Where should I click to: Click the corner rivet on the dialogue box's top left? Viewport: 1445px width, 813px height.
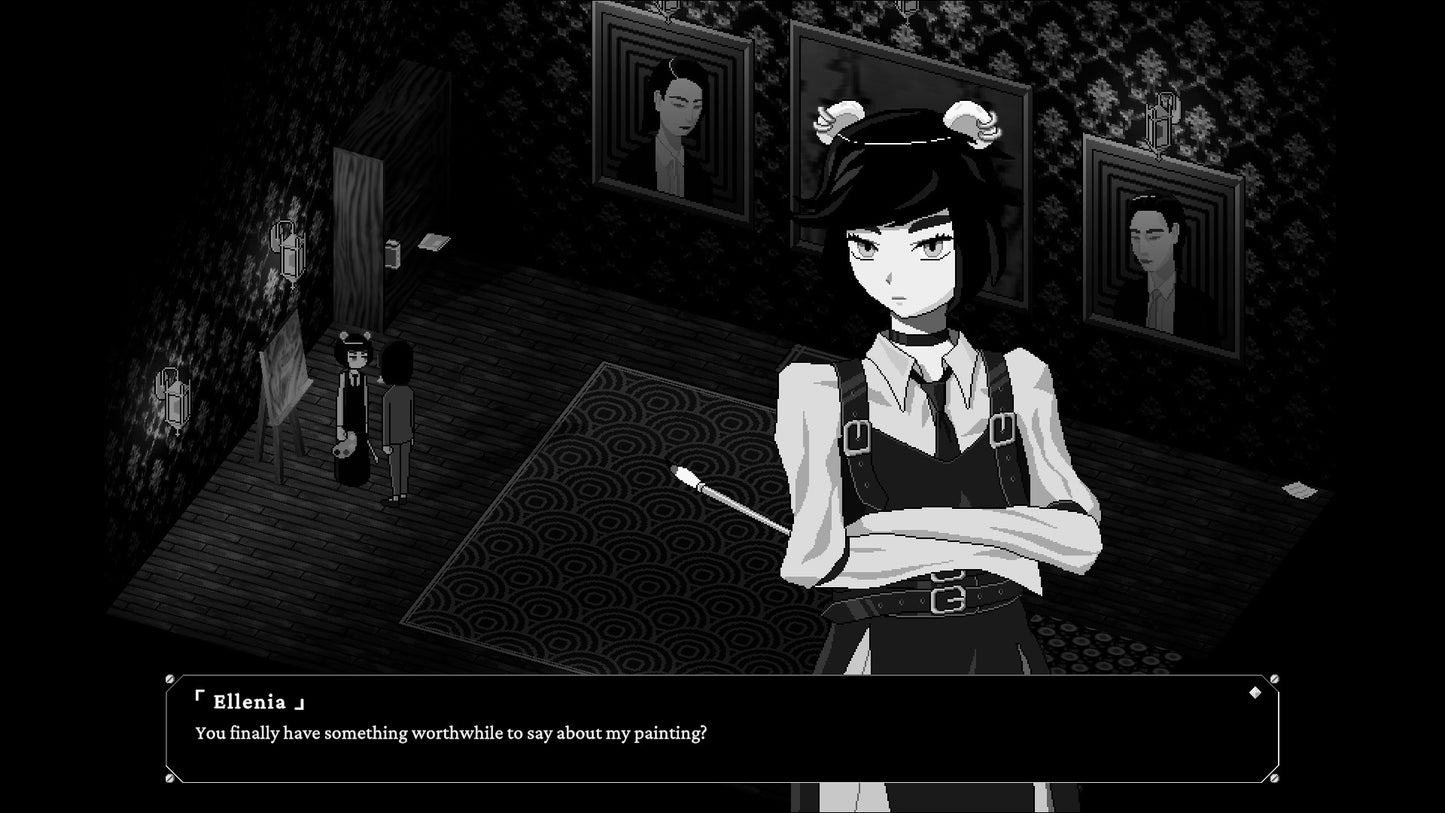point(169,676)
